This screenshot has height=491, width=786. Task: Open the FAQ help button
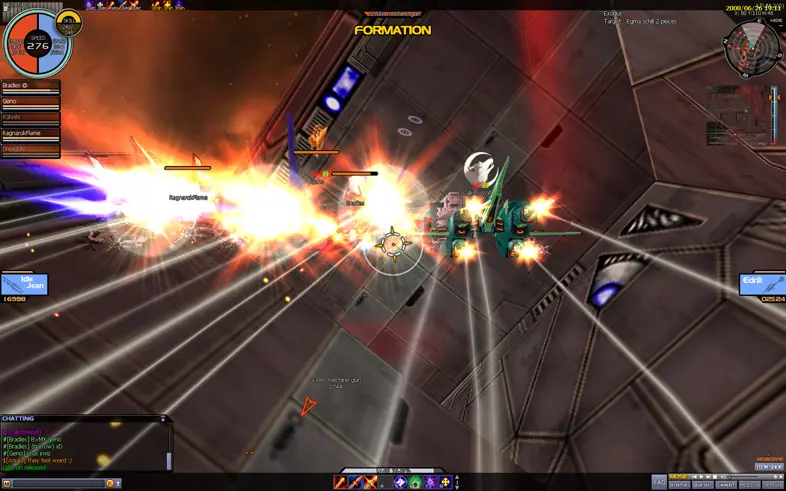tap(658, 481)
